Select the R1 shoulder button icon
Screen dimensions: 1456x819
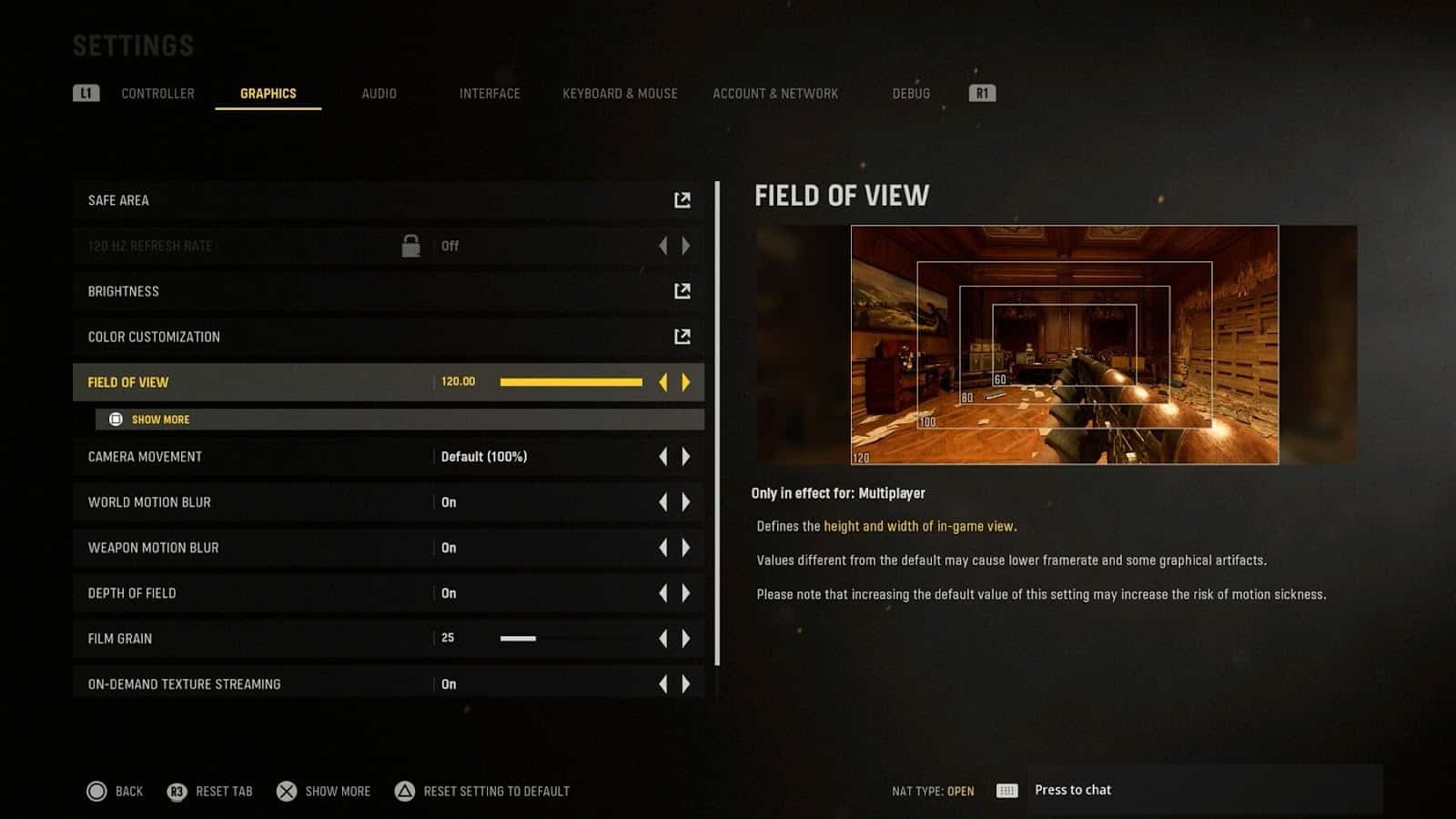tap(981, 92)
